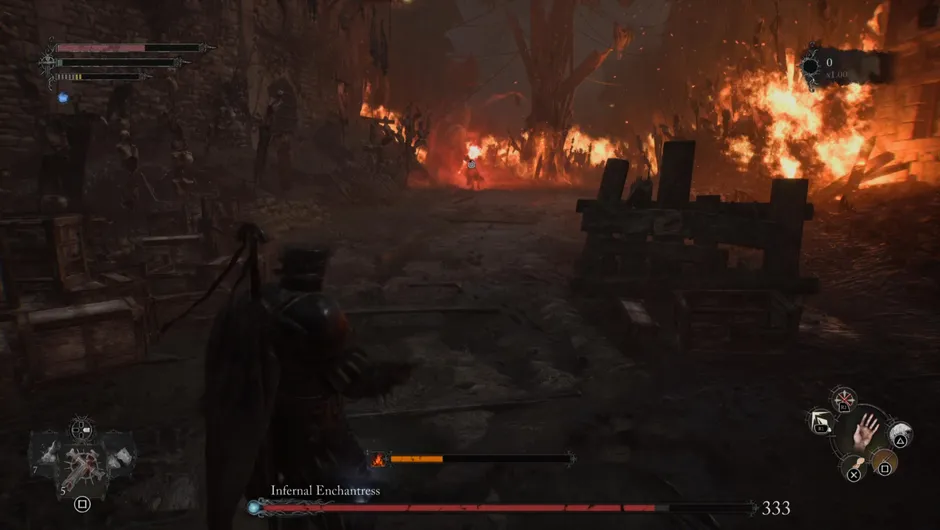Click the dark vigor currency emblem

tap(809, 67)
